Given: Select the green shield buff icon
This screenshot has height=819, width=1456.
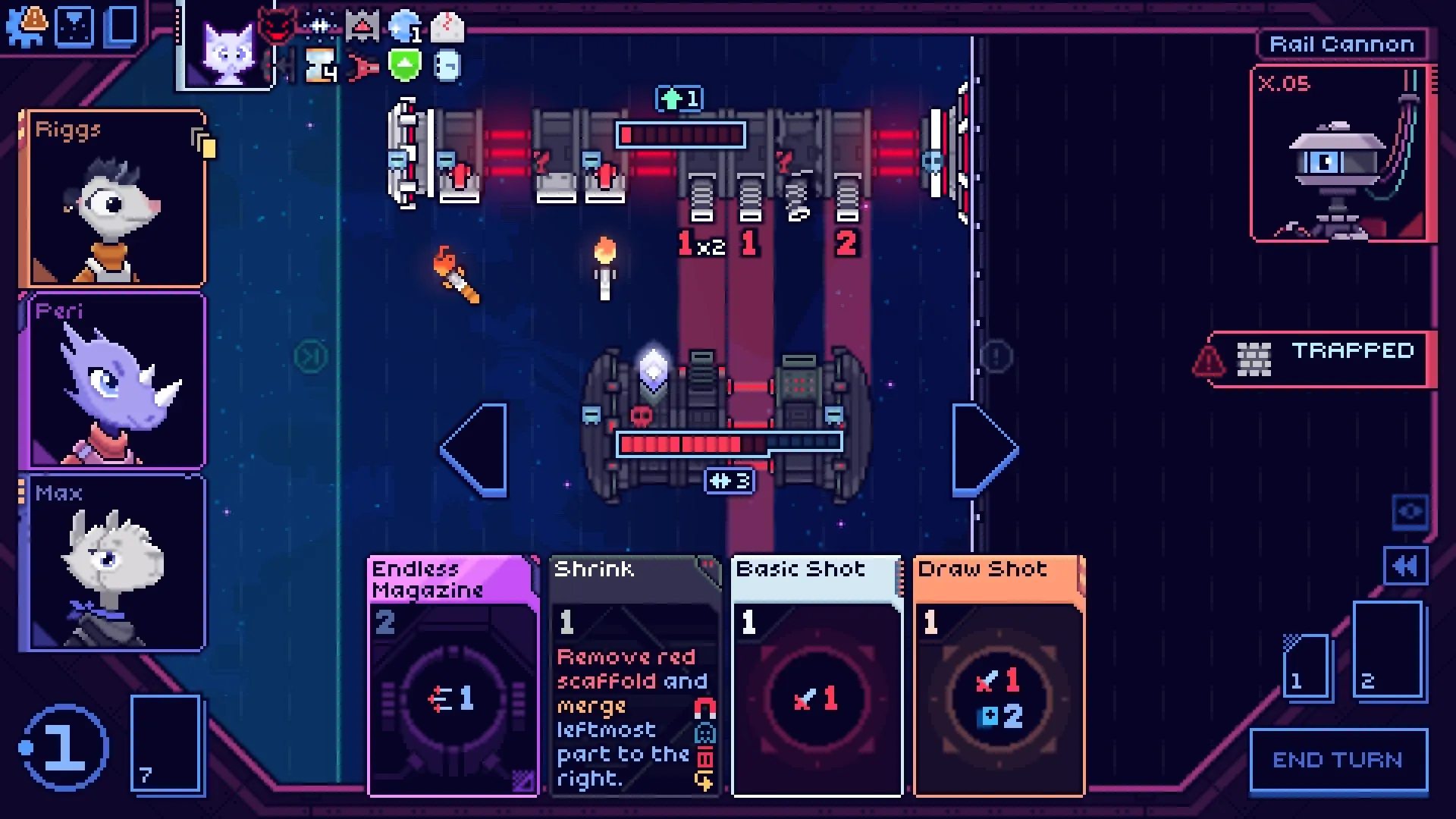Looking at the screenshot, I should coord(403,66).
